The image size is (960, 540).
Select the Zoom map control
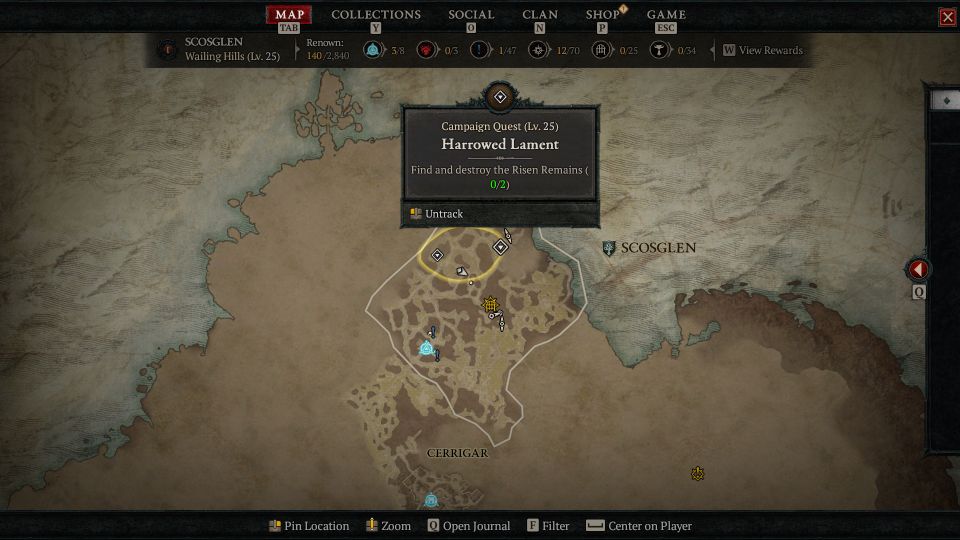(x=388, y=526)
